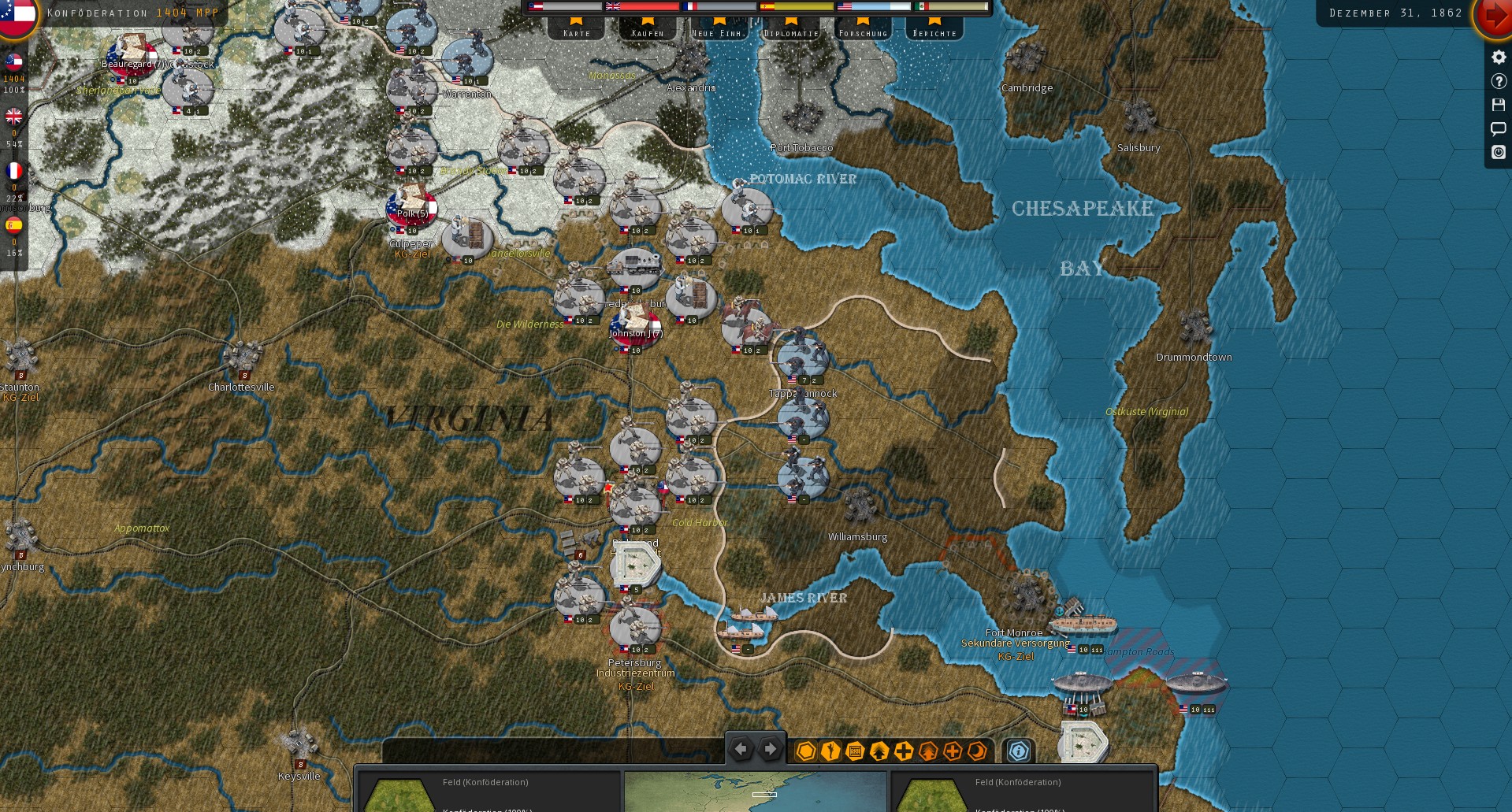Open the resources crate overlay icon
Image resolution: width=1512 pixels, height=812 pixels.
(855, 752)
